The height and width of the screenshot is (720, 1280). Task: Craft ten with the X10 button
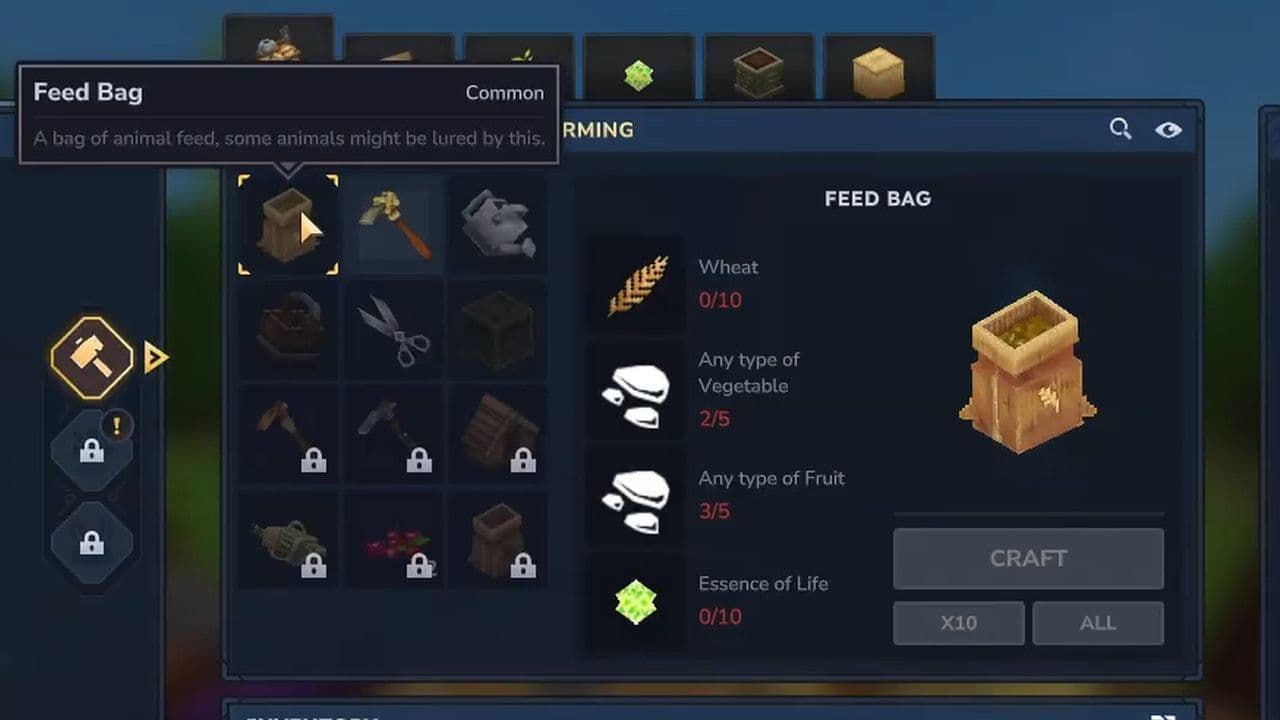tap(958, 623)
